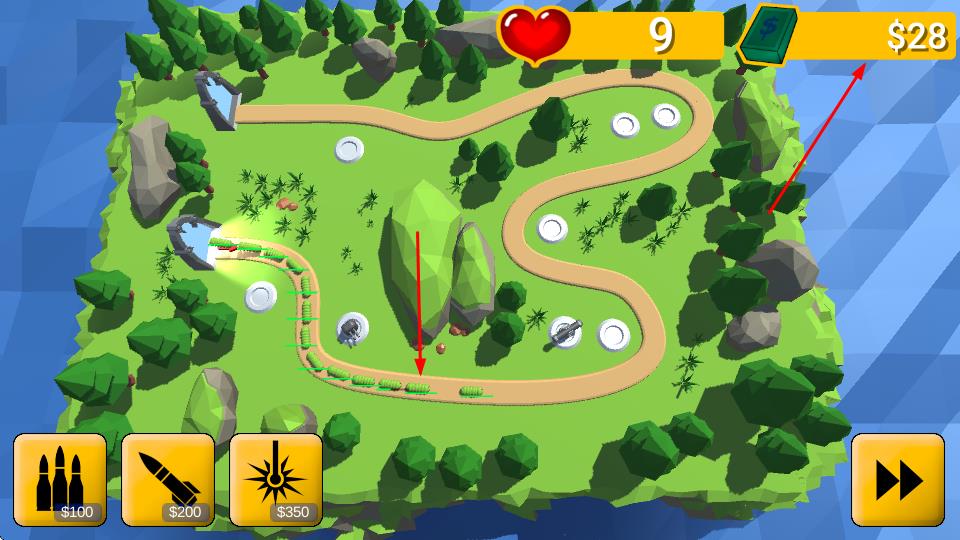Choose the $200 missile tower
960x540 pixels.
[168, 479]
